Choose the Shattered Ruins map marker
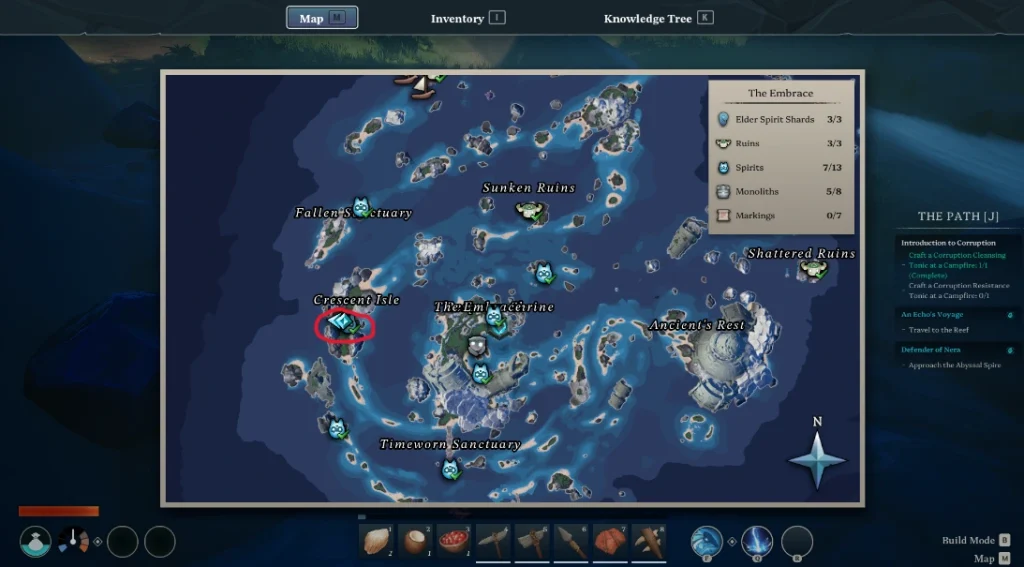The image size is (1024, 567). point(811,270)
